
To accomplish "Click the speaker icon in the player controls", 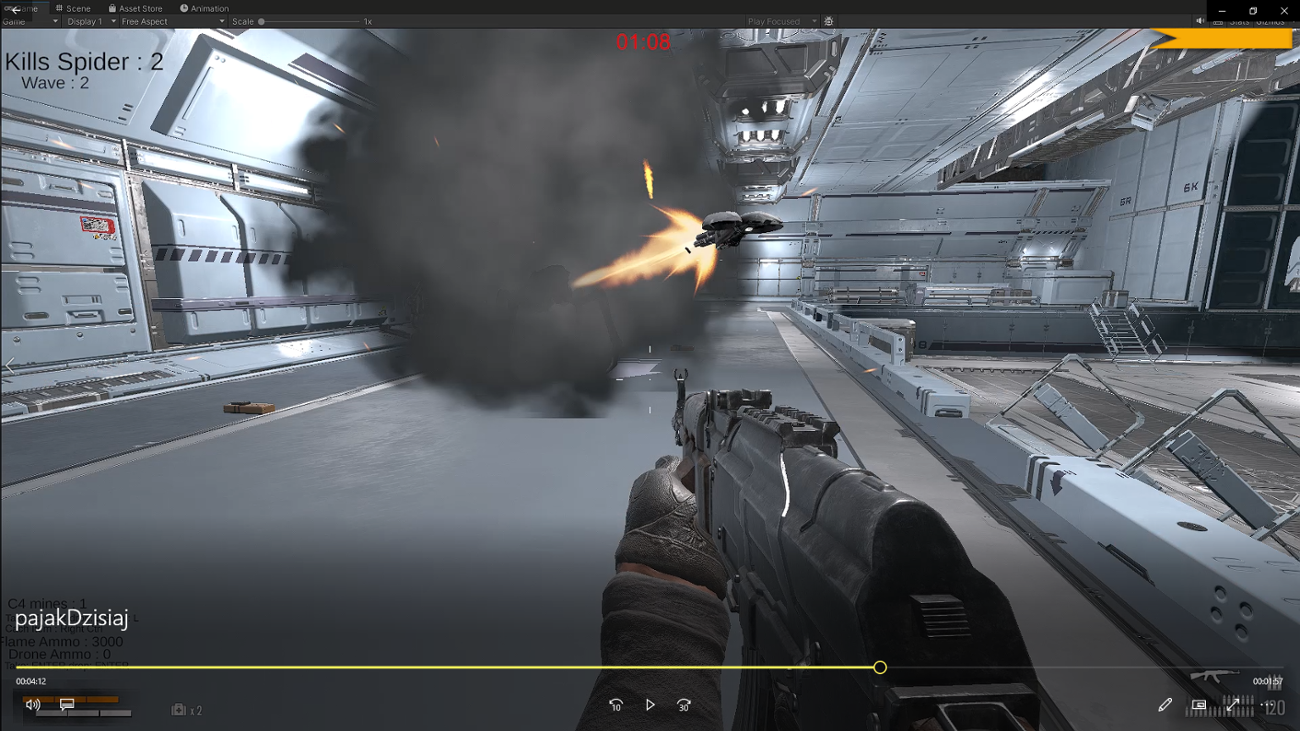I will coord(33,703).
